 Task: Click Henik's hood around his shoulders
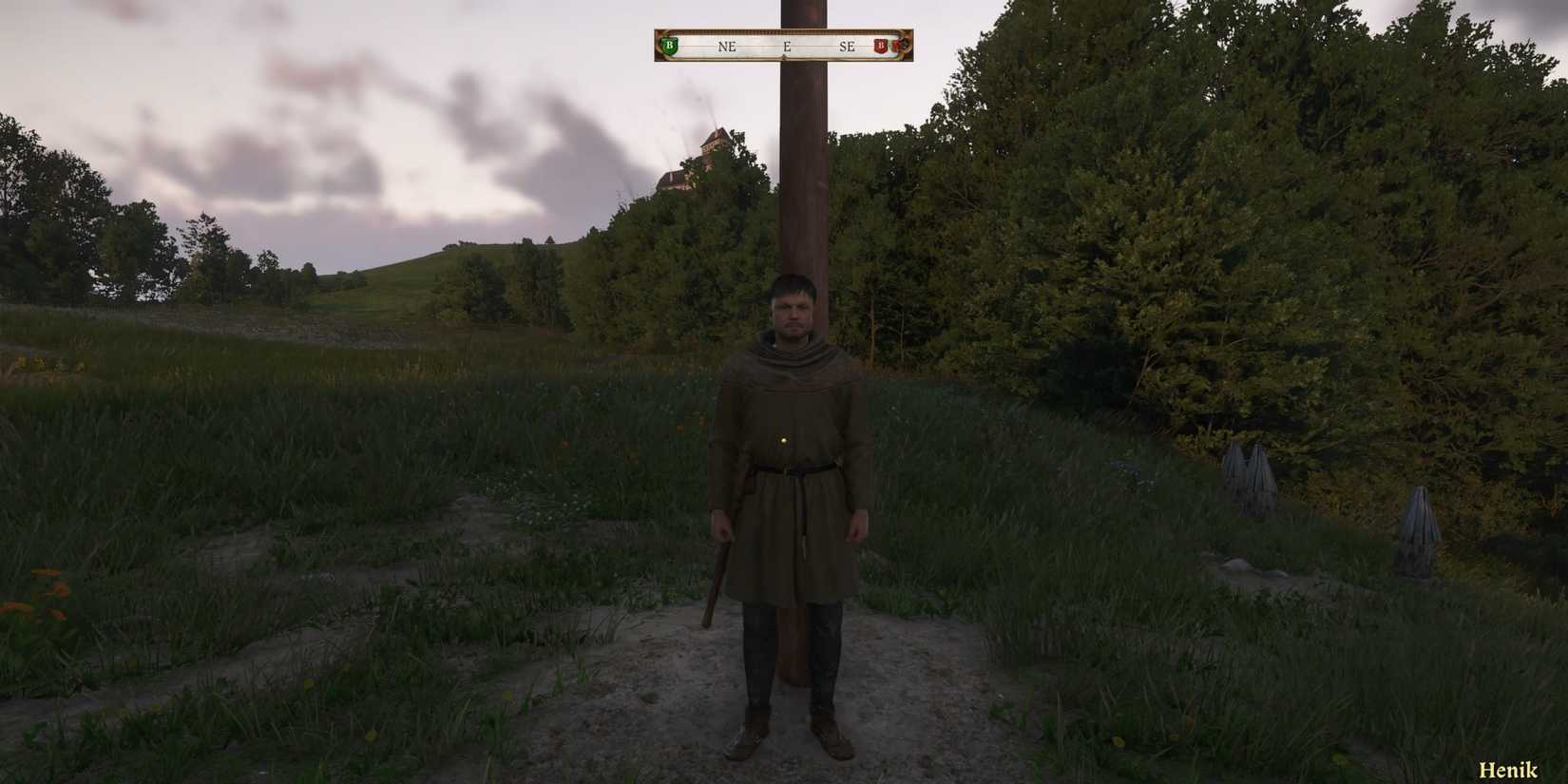point(791,356)
